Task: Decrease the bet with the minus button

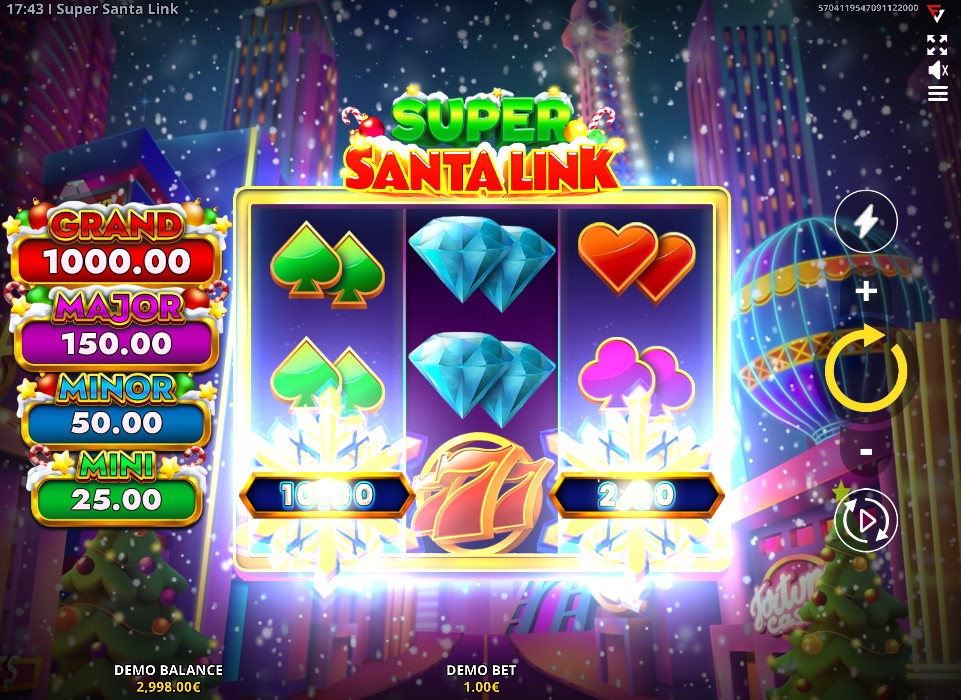Action: (x=866, y=452)
